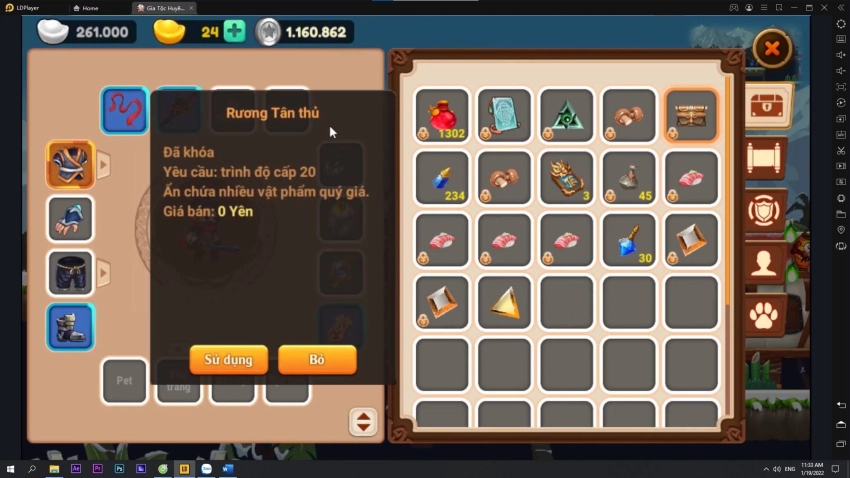Select the teal scroll item slot
Screen dimensions: 850x478
[504, 114]
